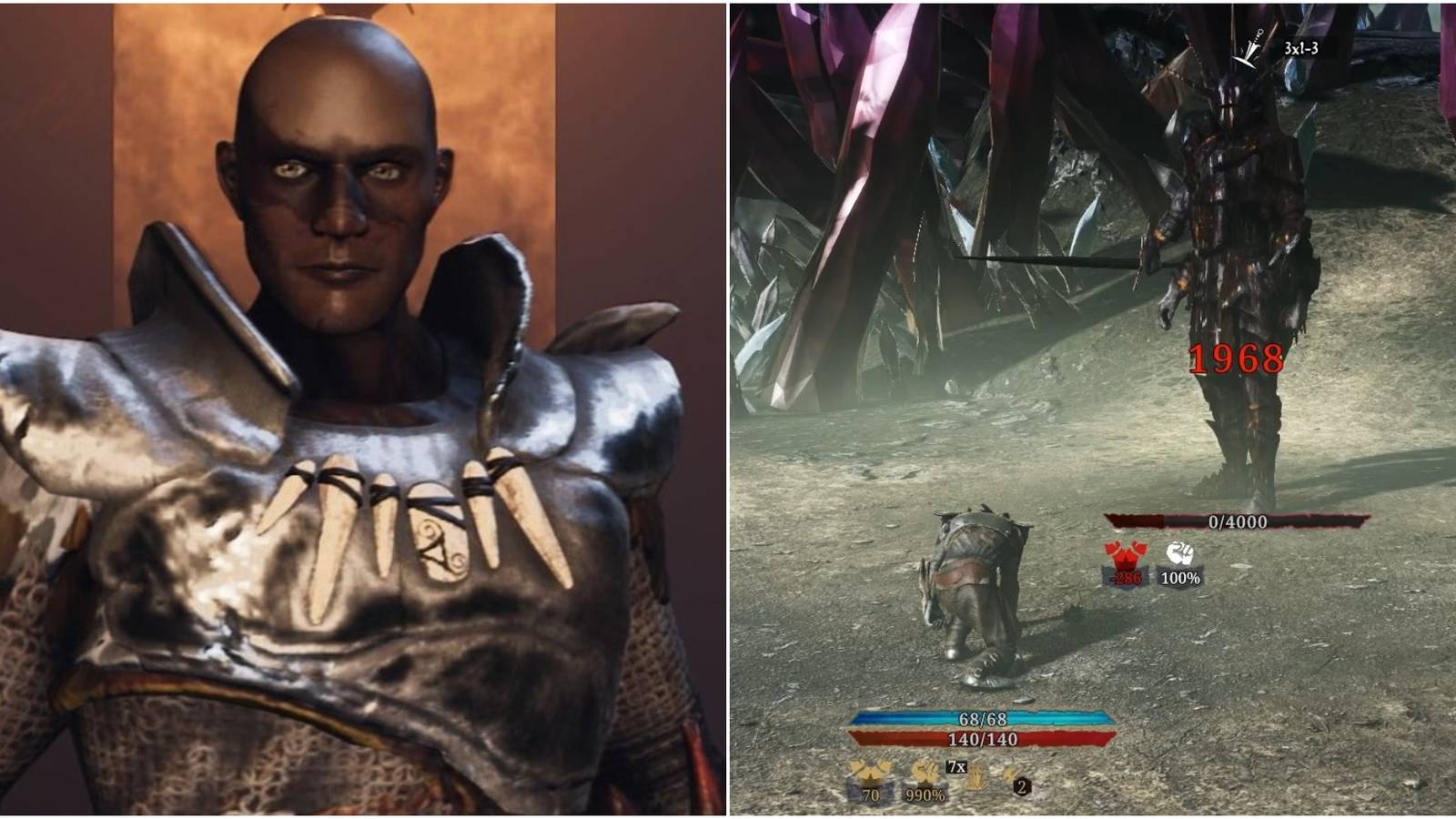Click the 0/4000 boss health text
Image resolution: width=1456 pixels, height=819 pixels.
(1238, 521)
